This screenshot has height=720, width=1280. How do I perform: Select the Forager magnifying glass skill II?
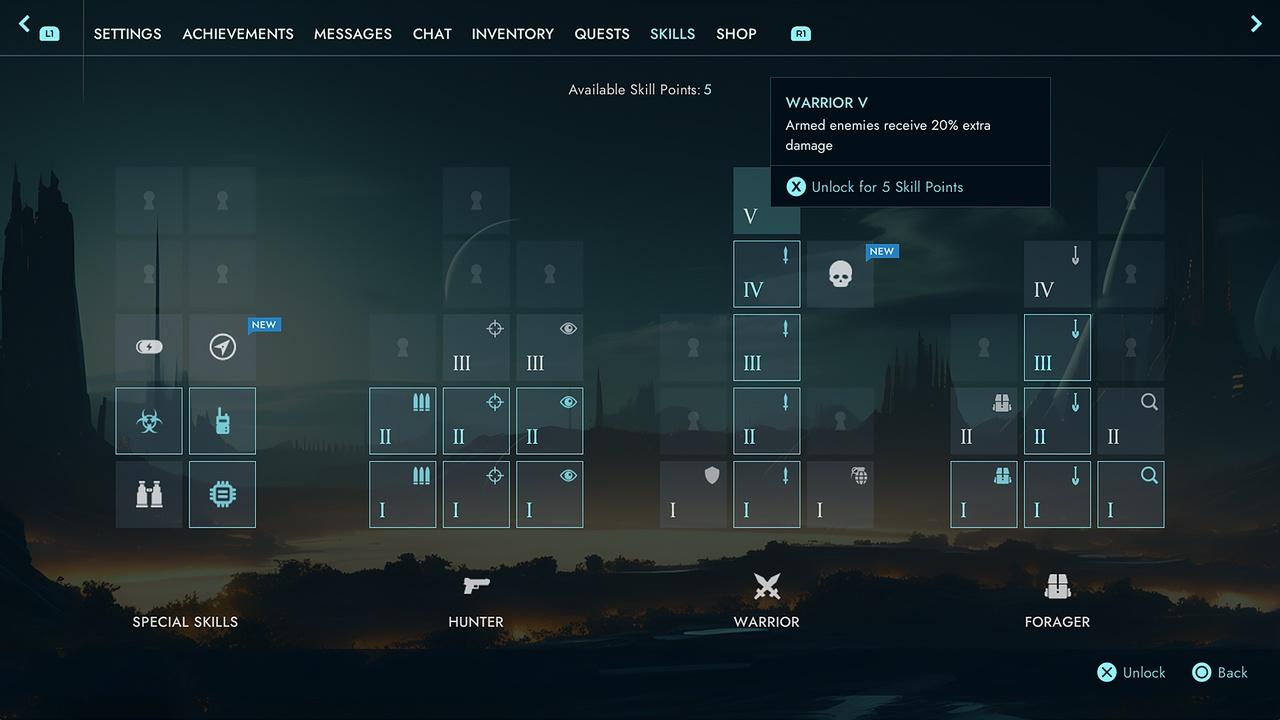click(x=1131, y=421)
